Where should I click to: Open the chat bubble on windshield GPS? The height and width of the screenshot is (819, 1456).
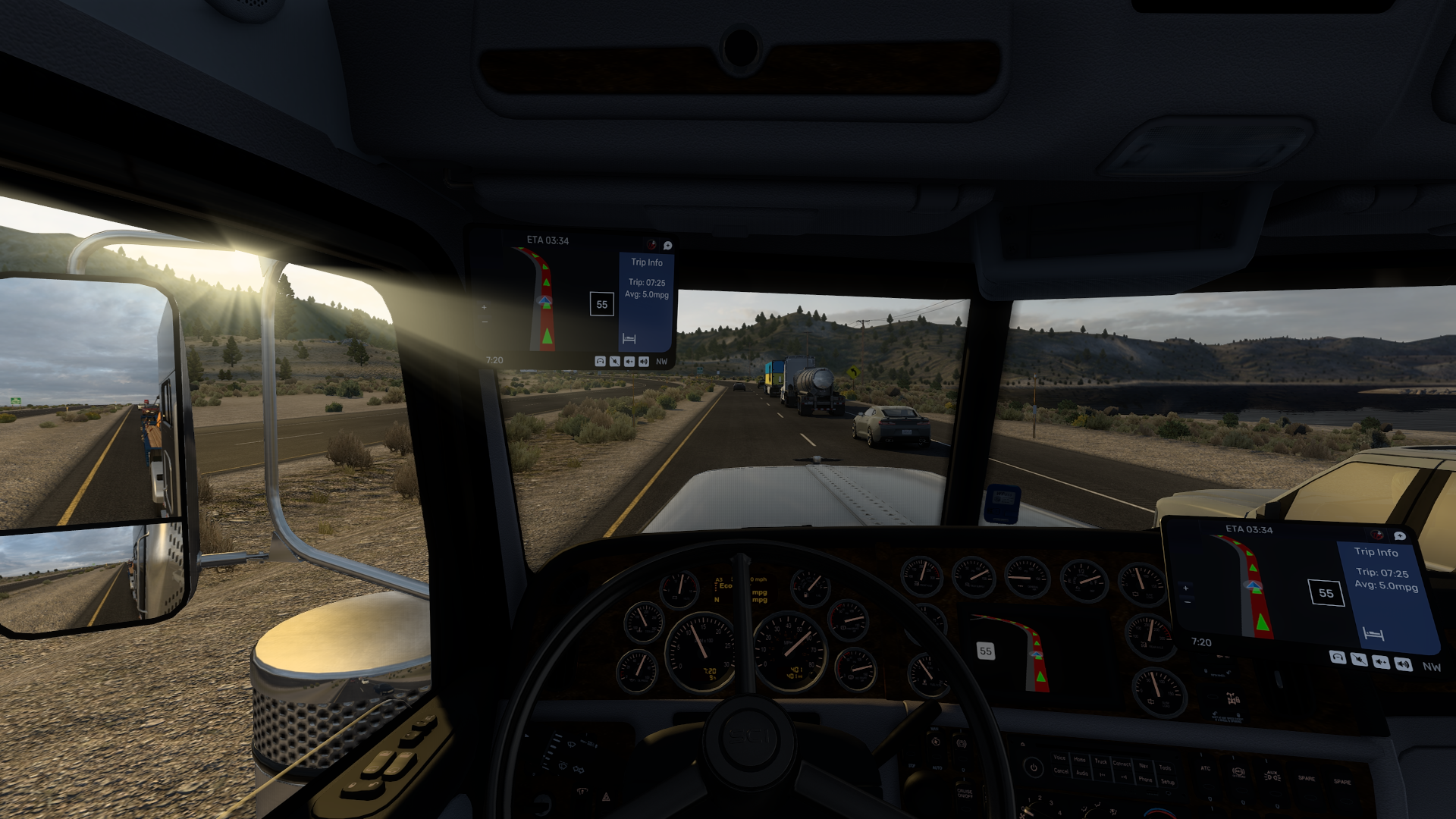coord(667,246)
